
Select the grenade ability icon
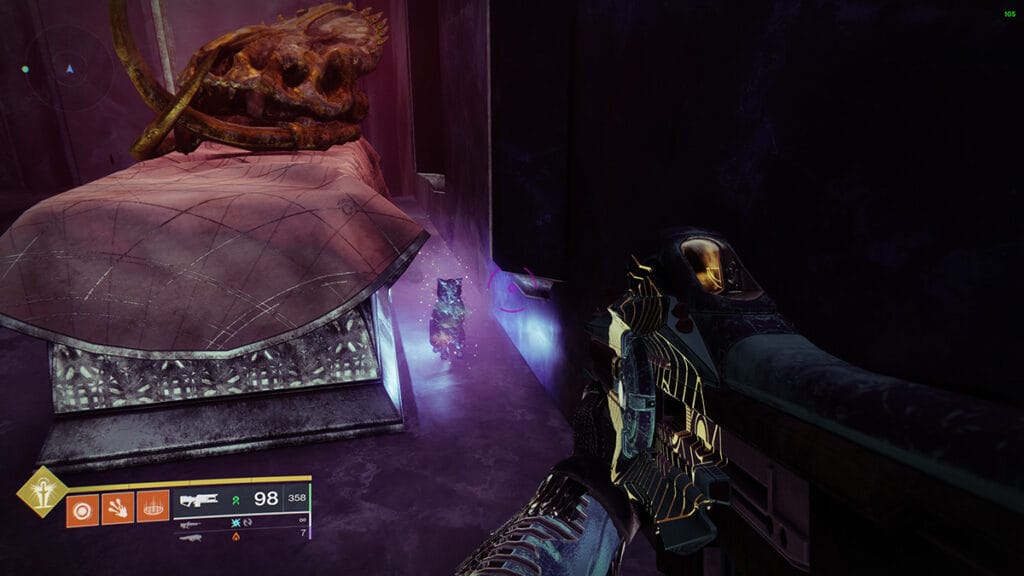click(x=82, y=508)
